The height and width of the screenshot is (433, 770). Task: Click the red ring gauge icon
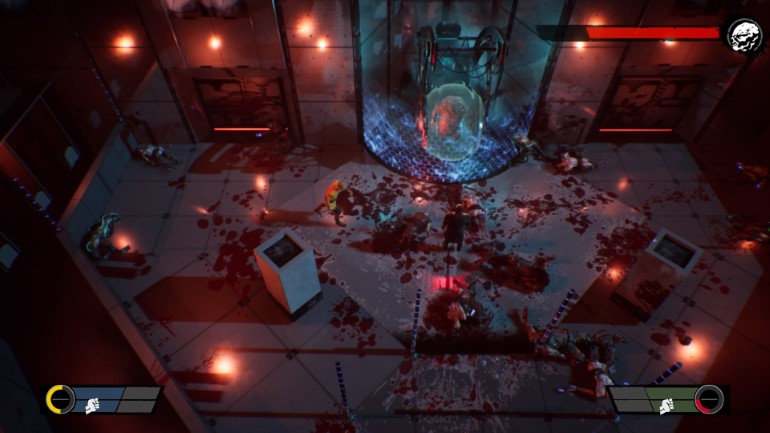[x=709, y=399]
